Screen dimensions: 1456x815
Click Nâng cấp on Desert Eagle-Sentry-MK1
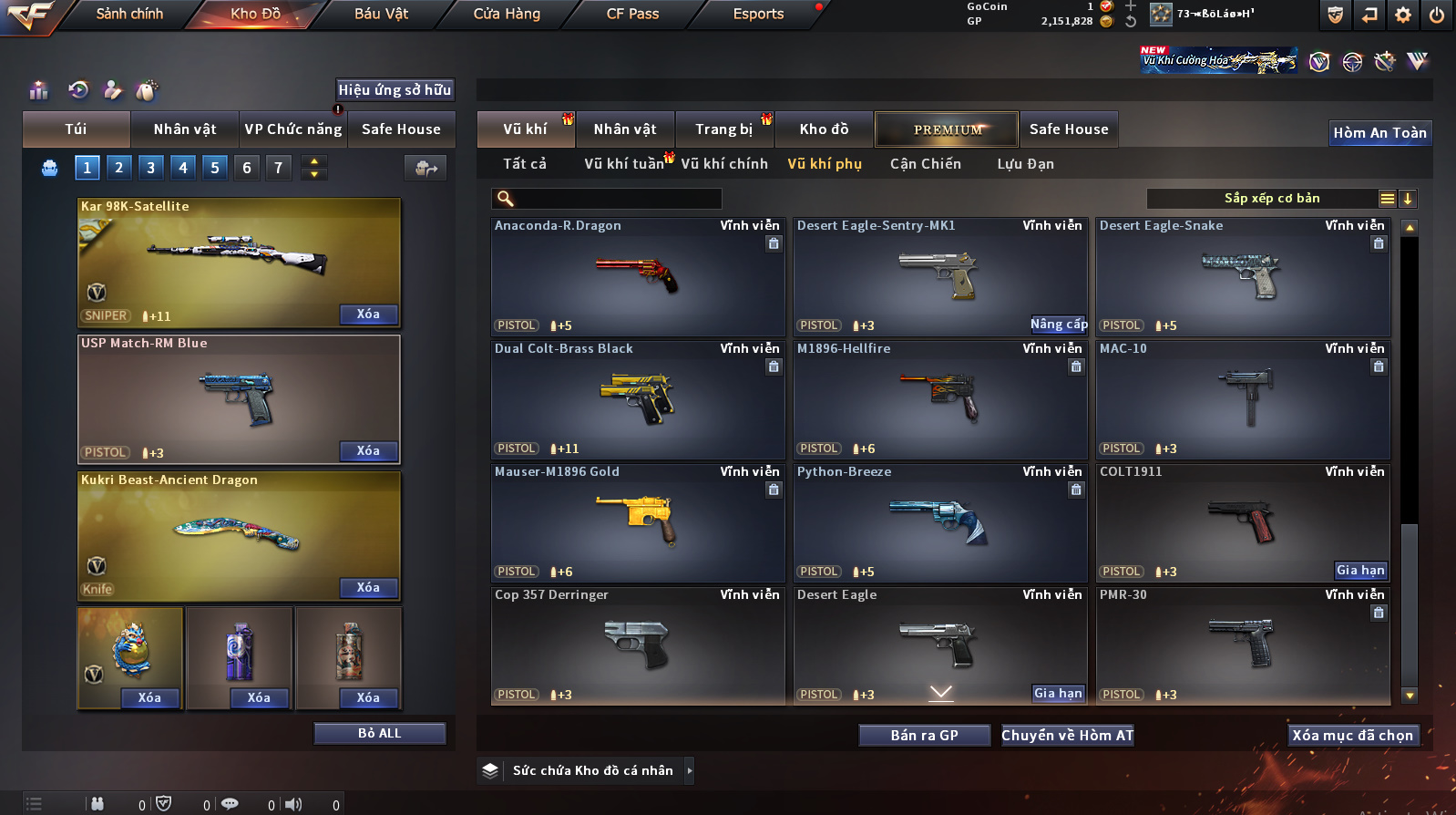(x=1059, y=325)
